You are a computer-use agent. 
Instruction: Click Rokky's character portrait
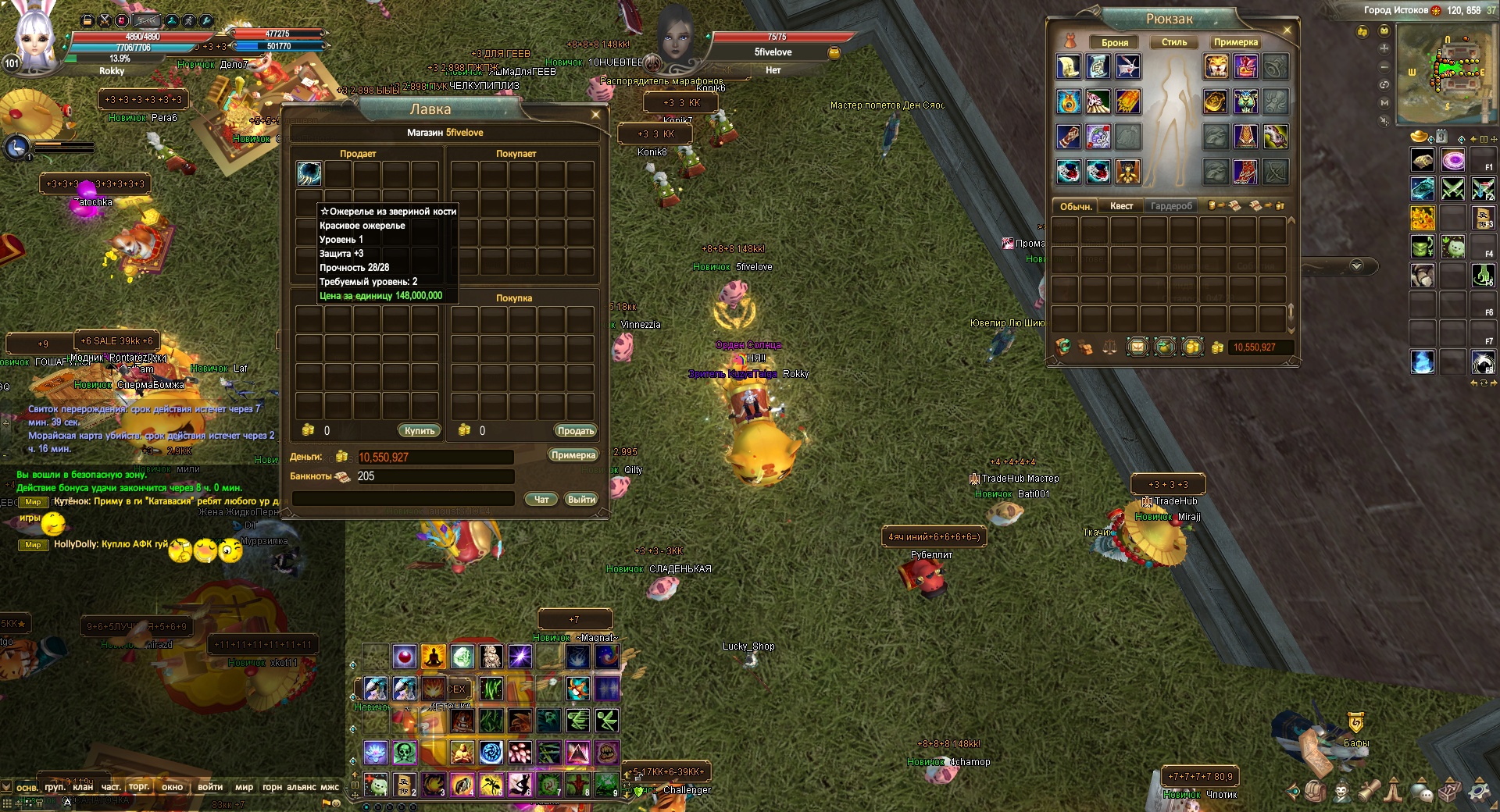point(35,35)
